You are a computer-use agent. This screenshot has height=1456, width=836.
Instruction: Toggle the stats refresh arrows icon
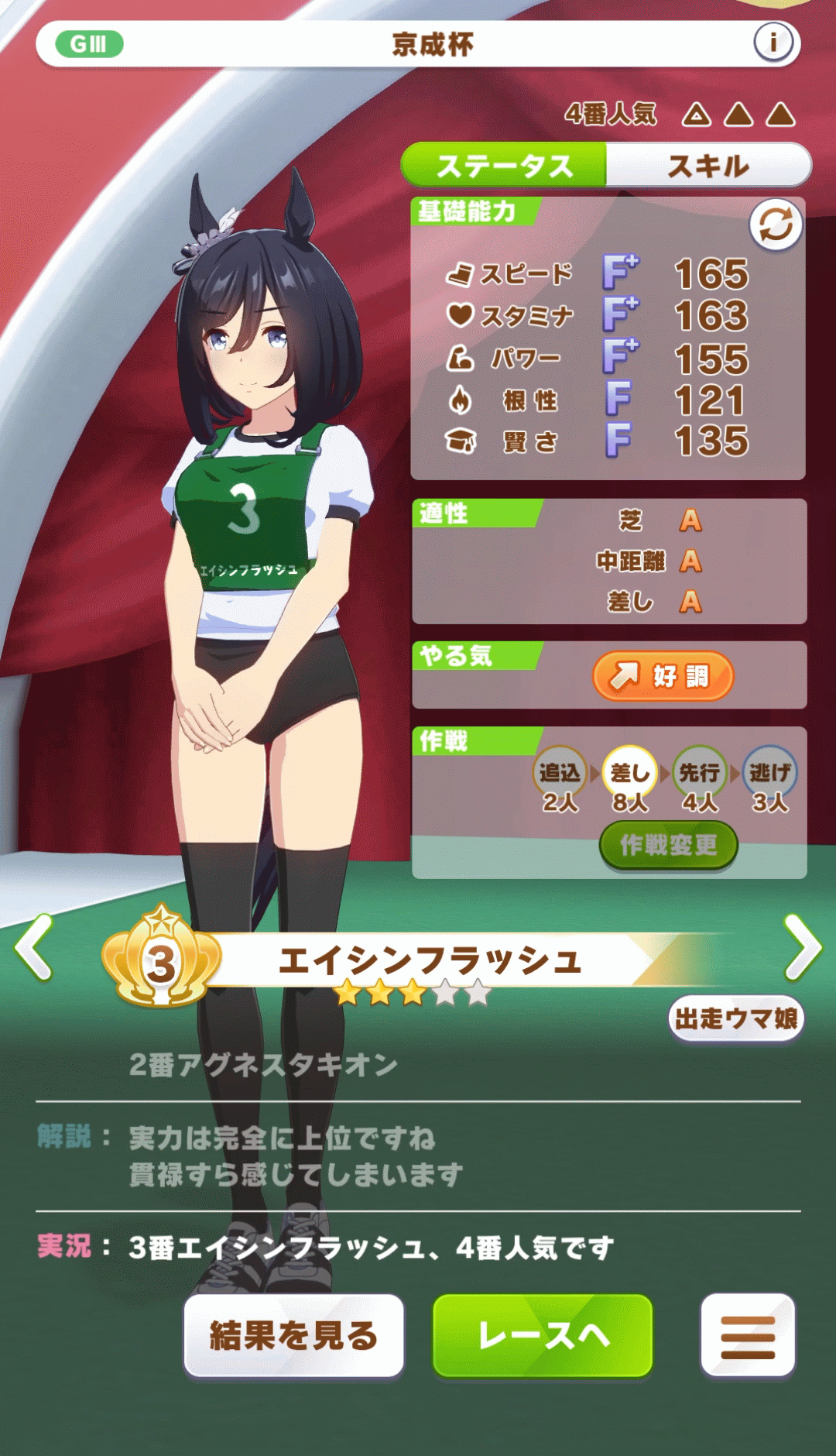[776, 225]
